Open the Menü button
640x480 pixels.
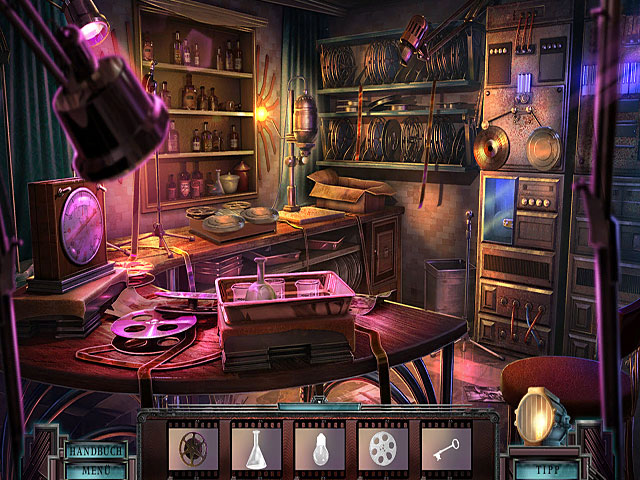97,468
